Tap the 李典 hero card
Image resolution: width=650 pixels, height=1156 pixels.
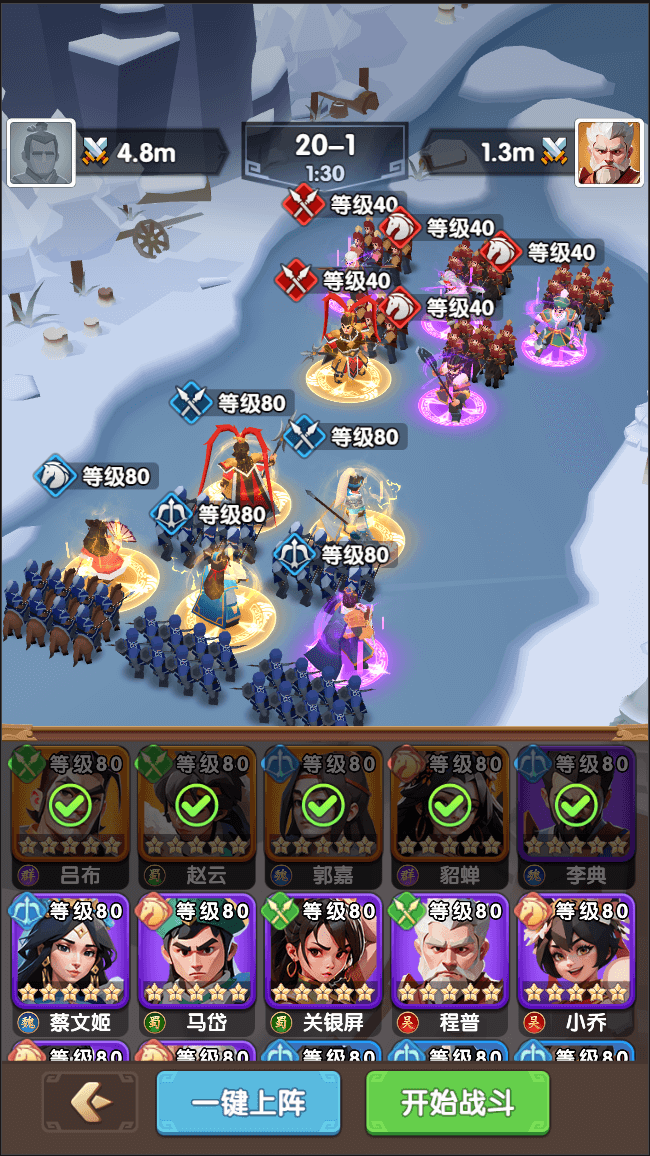tap(576, 804)
